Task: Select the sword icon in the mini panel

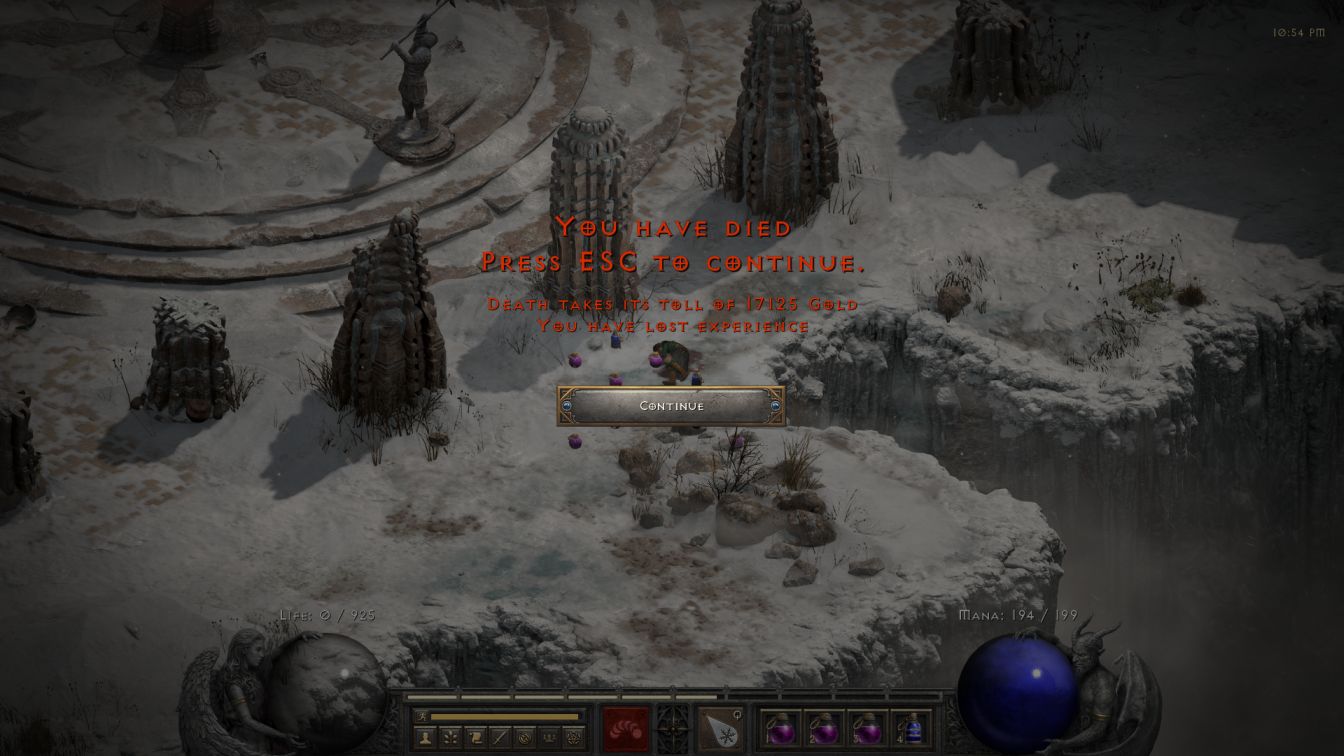Action: 500,738
